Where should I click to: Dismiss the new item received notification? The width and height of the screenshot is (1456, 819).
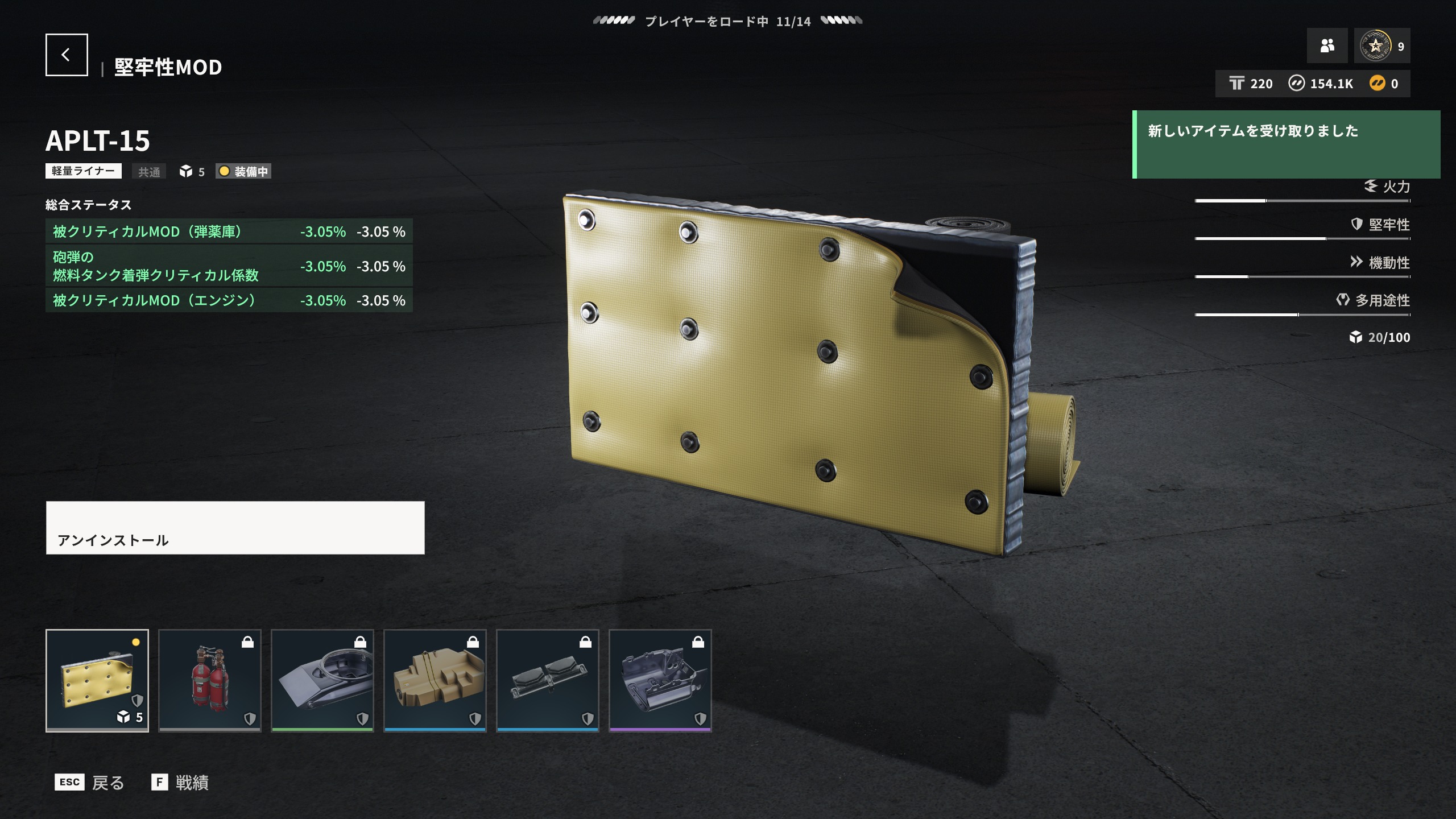[x=1287, y=144]
